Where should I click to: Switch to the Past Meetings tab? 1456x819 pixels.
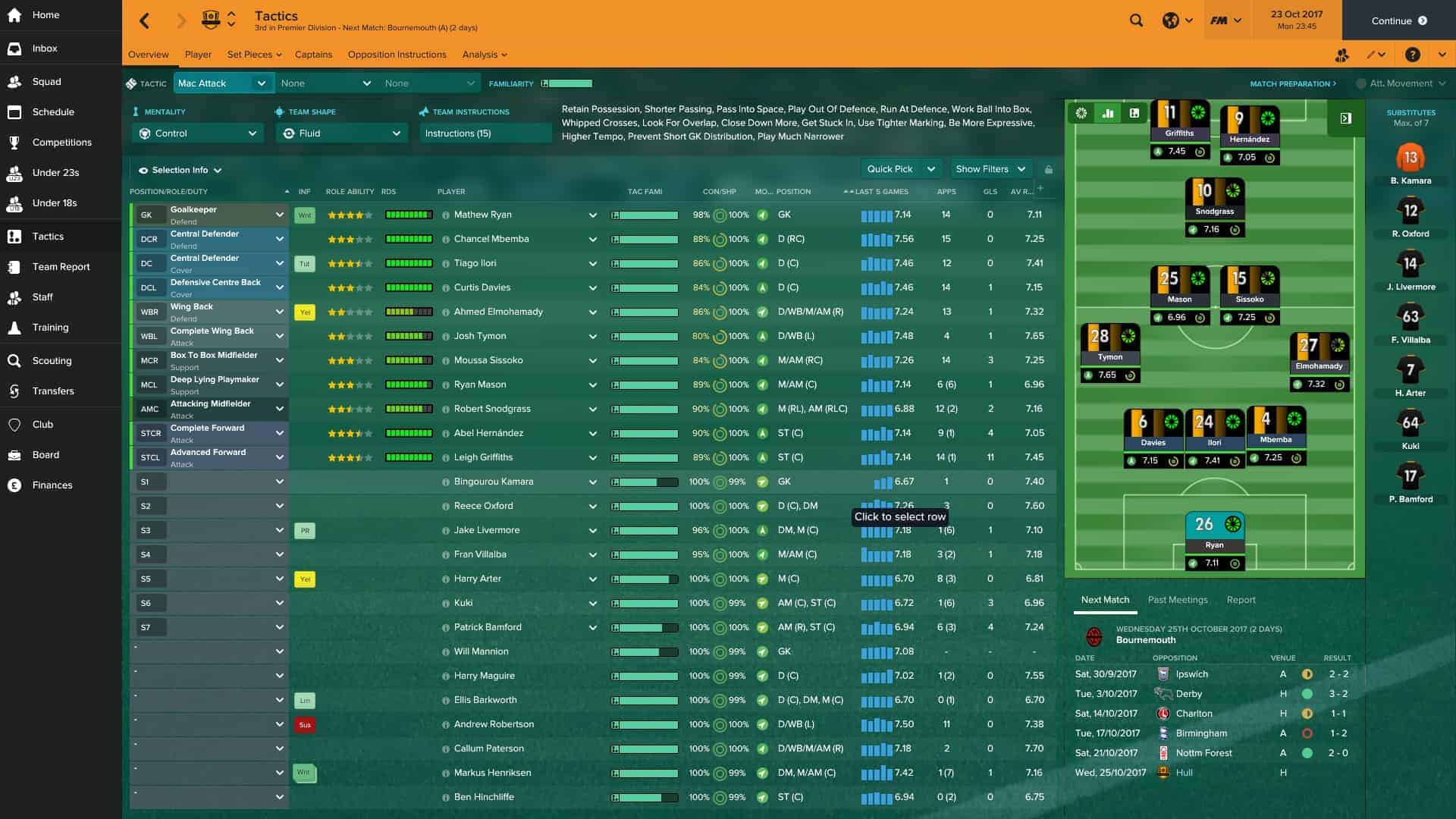coord(1177,600)
